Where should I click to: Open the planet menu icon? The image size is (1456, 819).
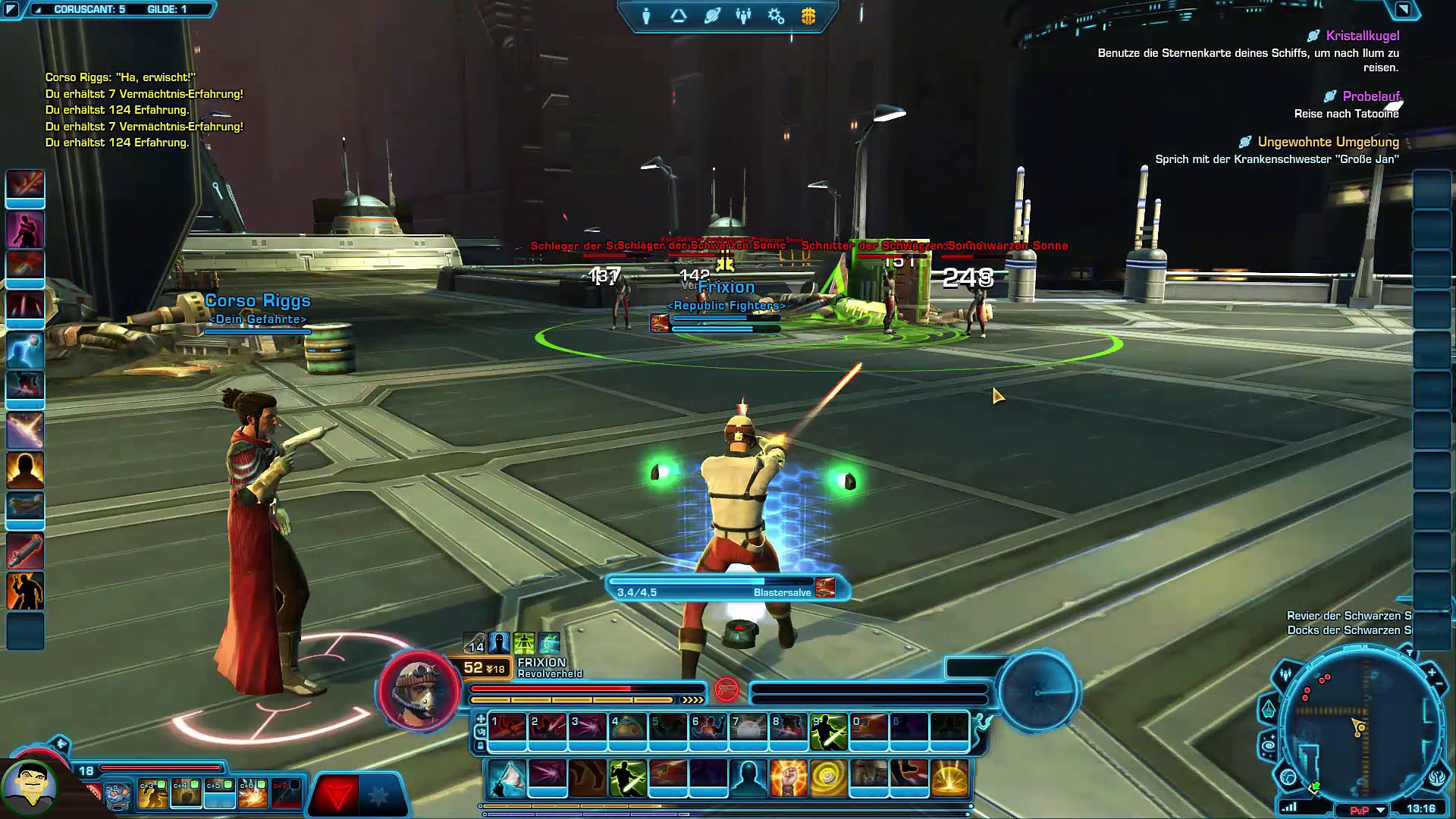[x=711, y=16]
